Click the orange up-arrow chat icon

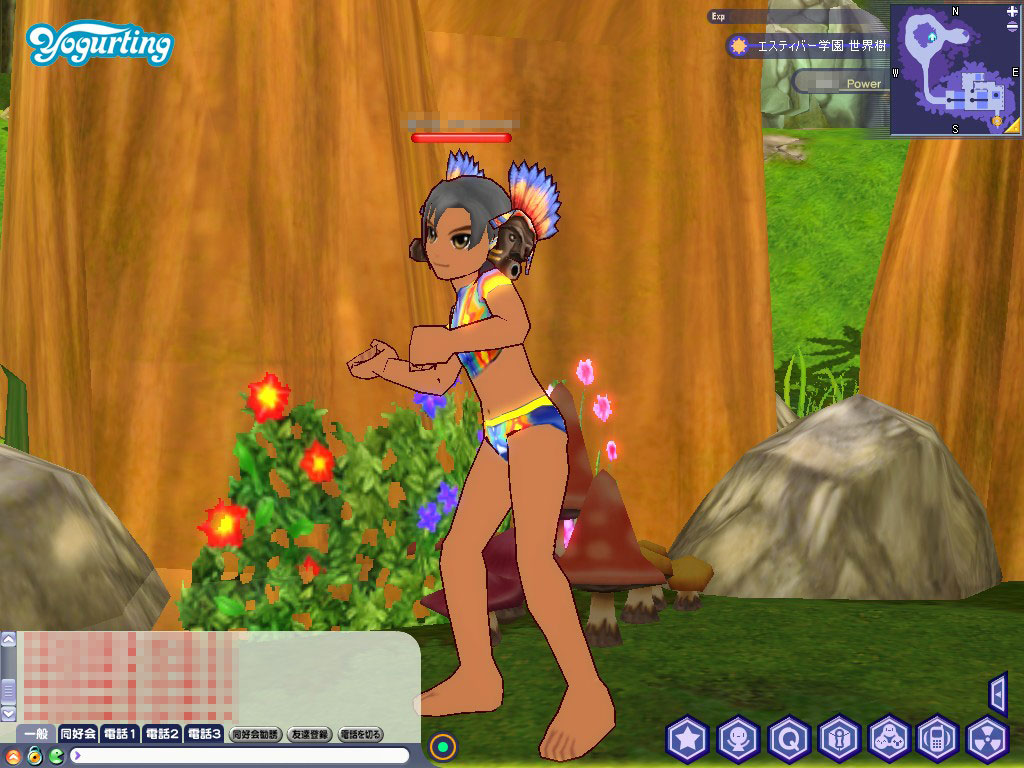12,755
